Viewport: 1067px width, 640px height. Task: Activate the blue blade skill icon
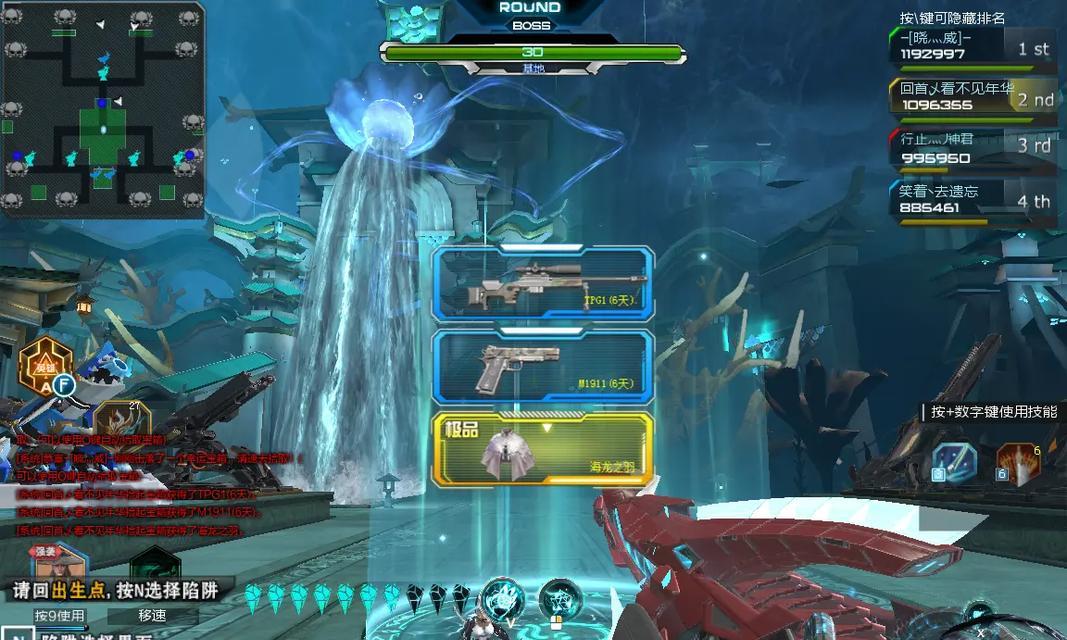point(954,464)
